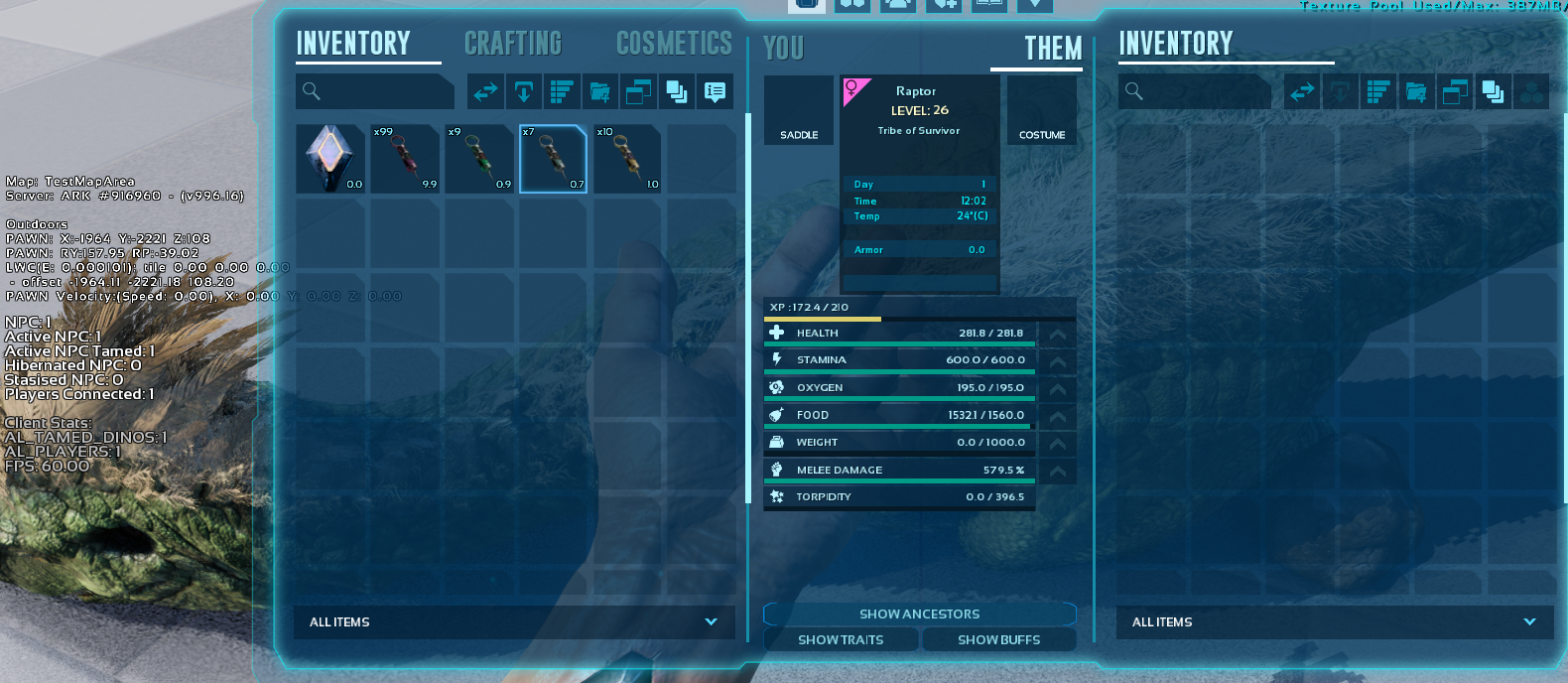Select the crystal gem item slot
Image resolution: width=1568 pixels, height=683 pixels.
(330, 159)
